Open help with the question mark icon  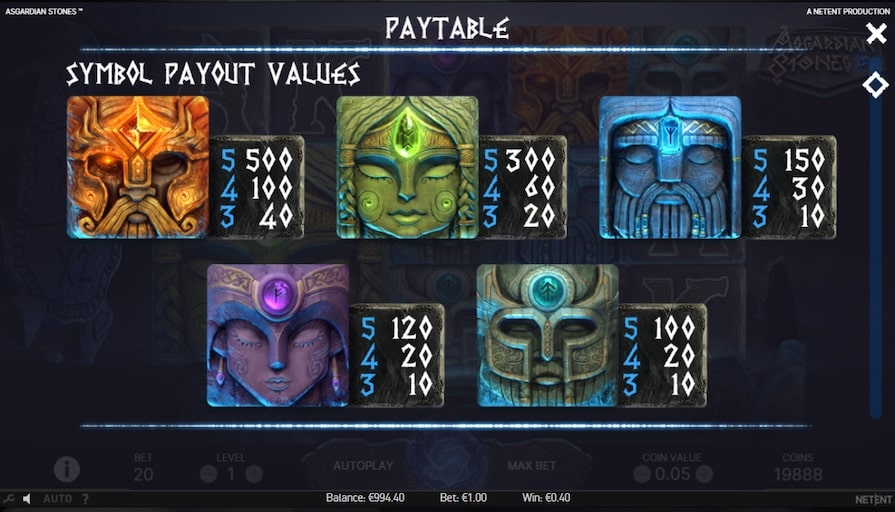85,498
